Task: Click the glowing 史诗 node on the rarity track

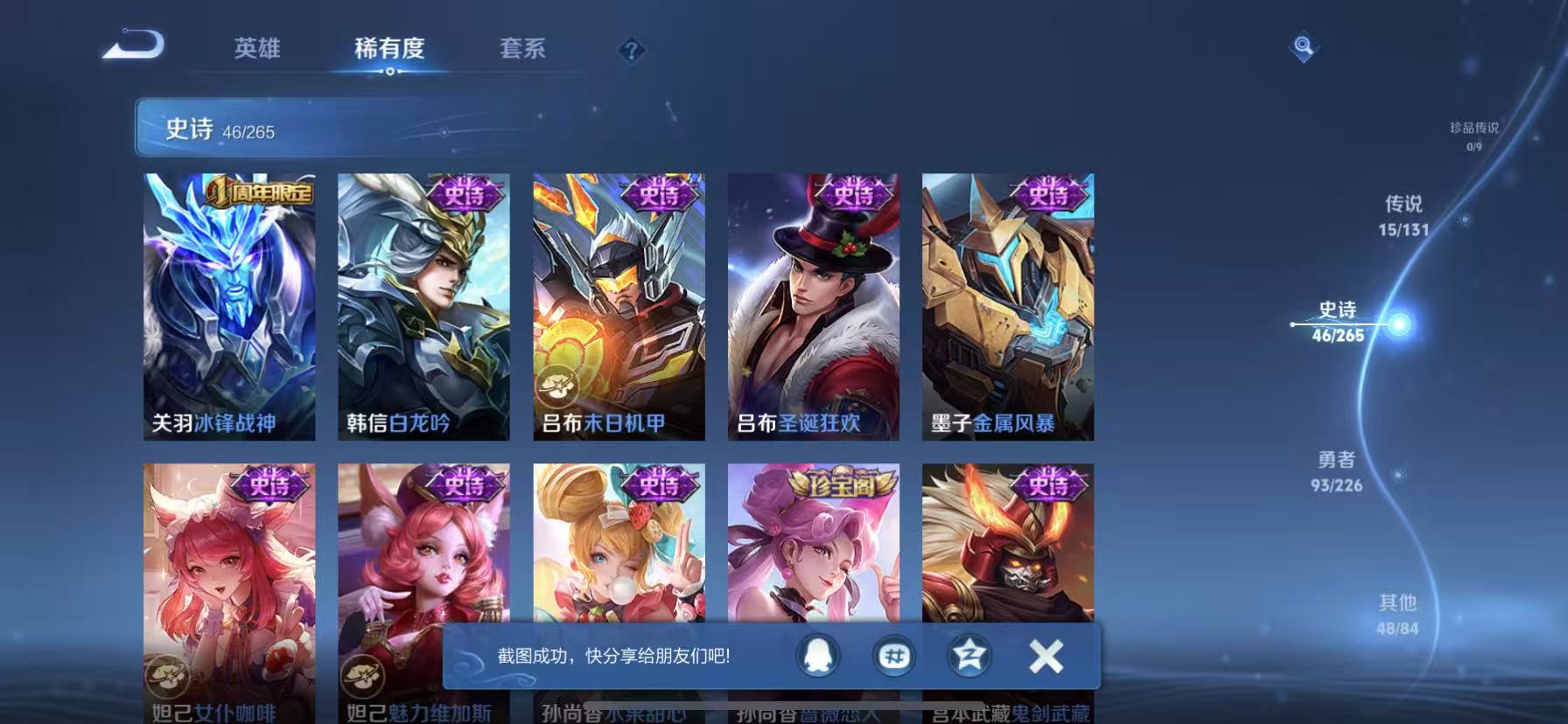Action: (1402, 324)
